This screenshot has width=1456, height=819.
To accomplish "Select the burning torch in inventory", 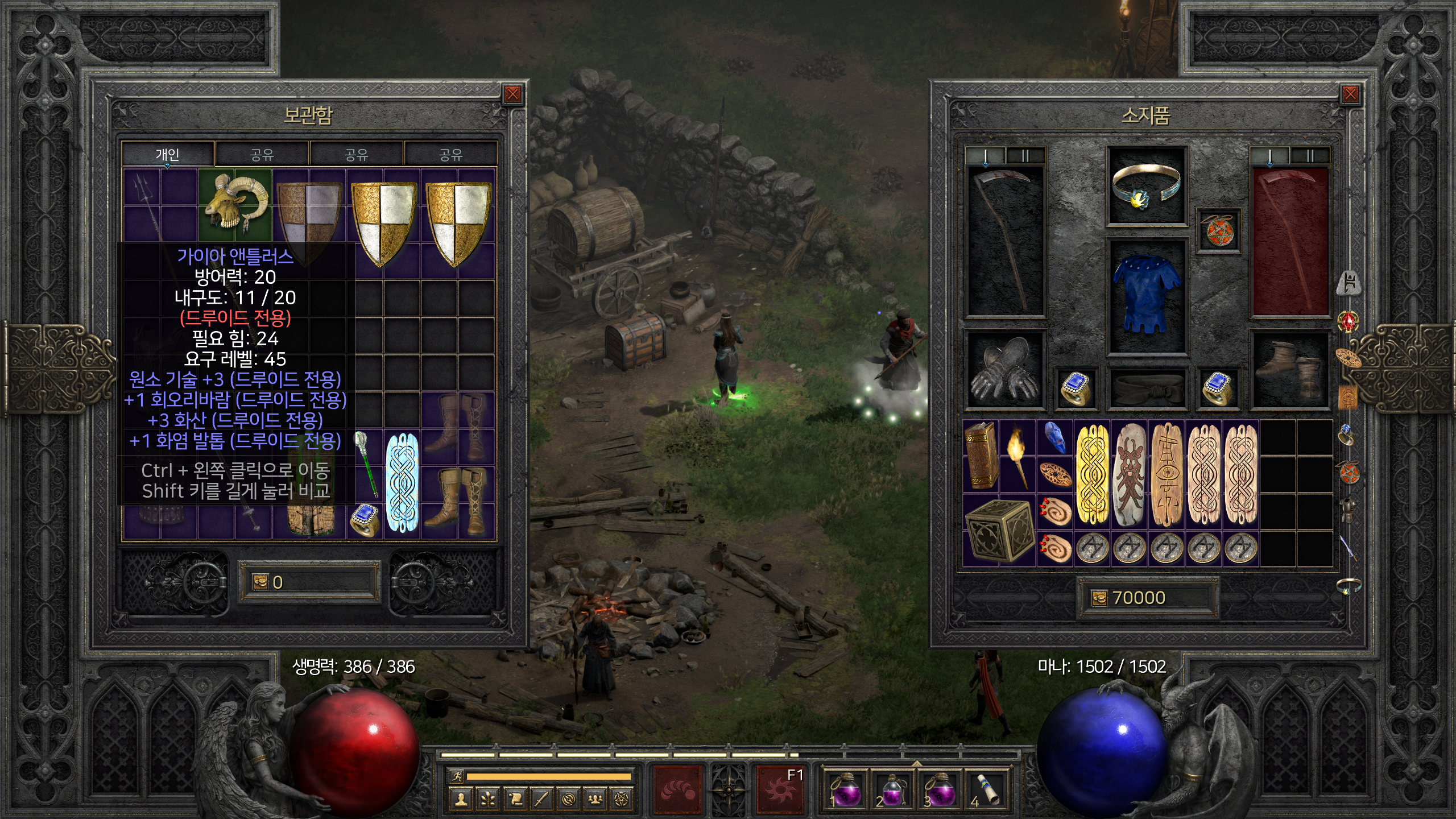I will pyautogui.click(x=1017, y=455).
